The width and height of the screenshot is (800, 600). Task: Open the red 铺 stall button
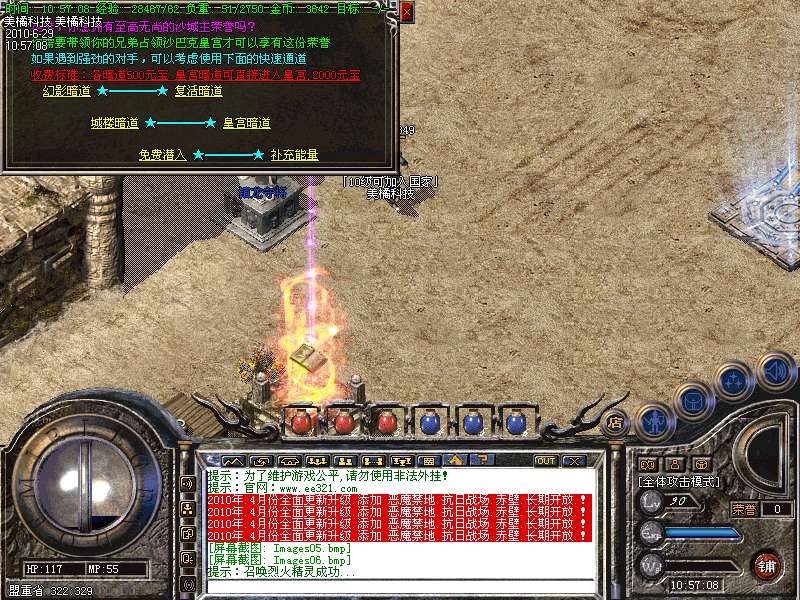pos(766,564)
